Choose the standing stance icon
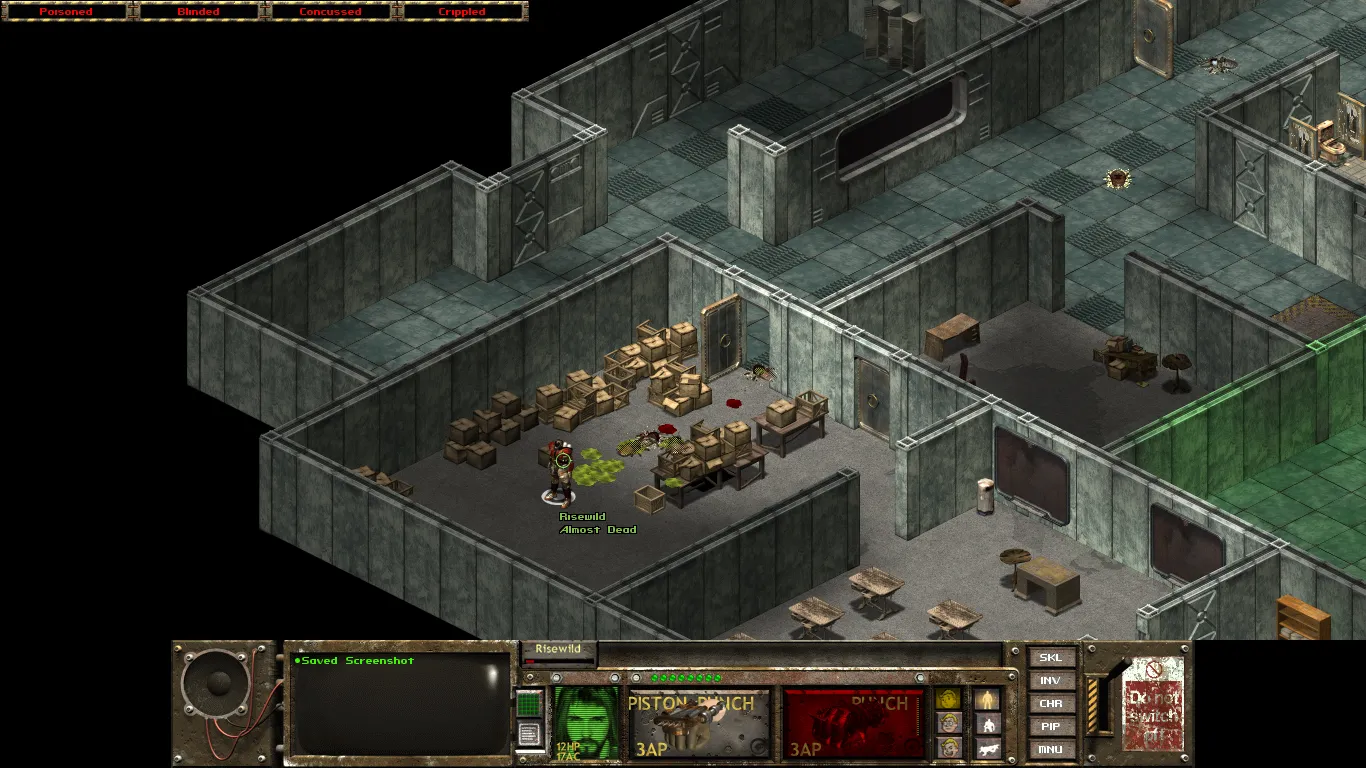 (987, 699)
